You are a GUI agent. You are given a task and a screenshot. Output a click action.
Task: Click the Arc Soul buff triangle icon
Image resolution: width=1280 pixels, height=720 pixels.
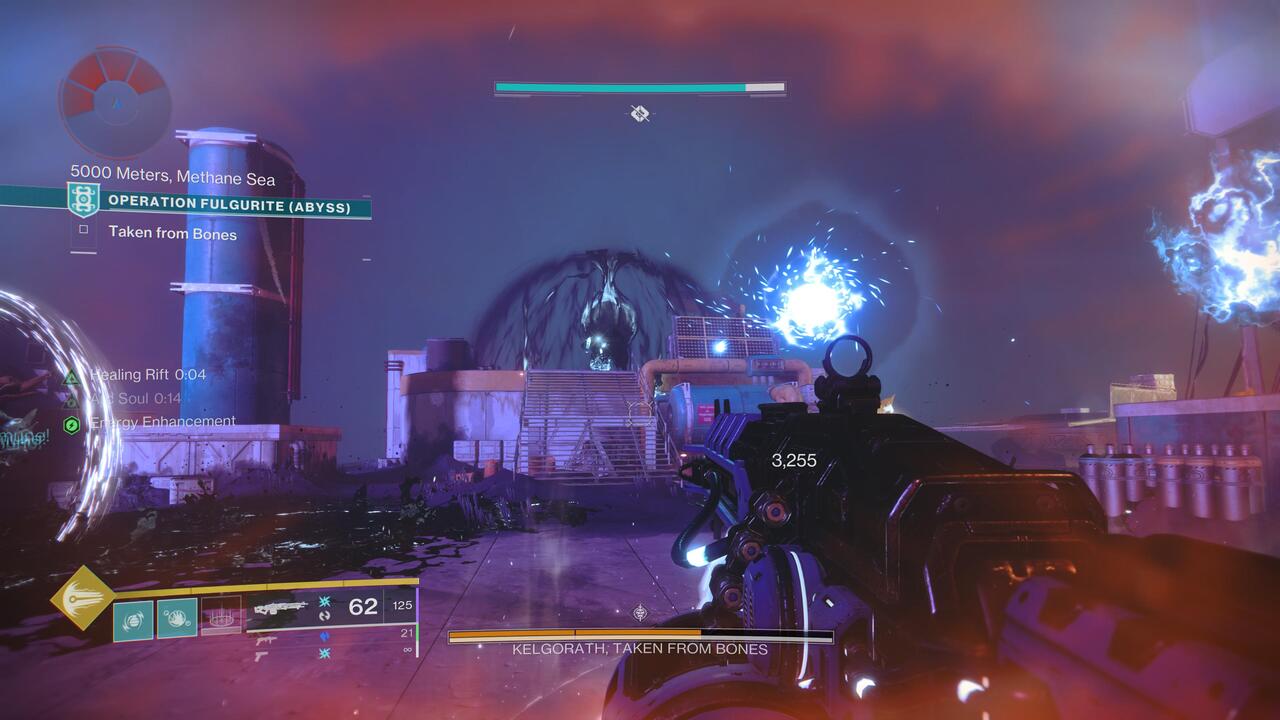point(70,400)
